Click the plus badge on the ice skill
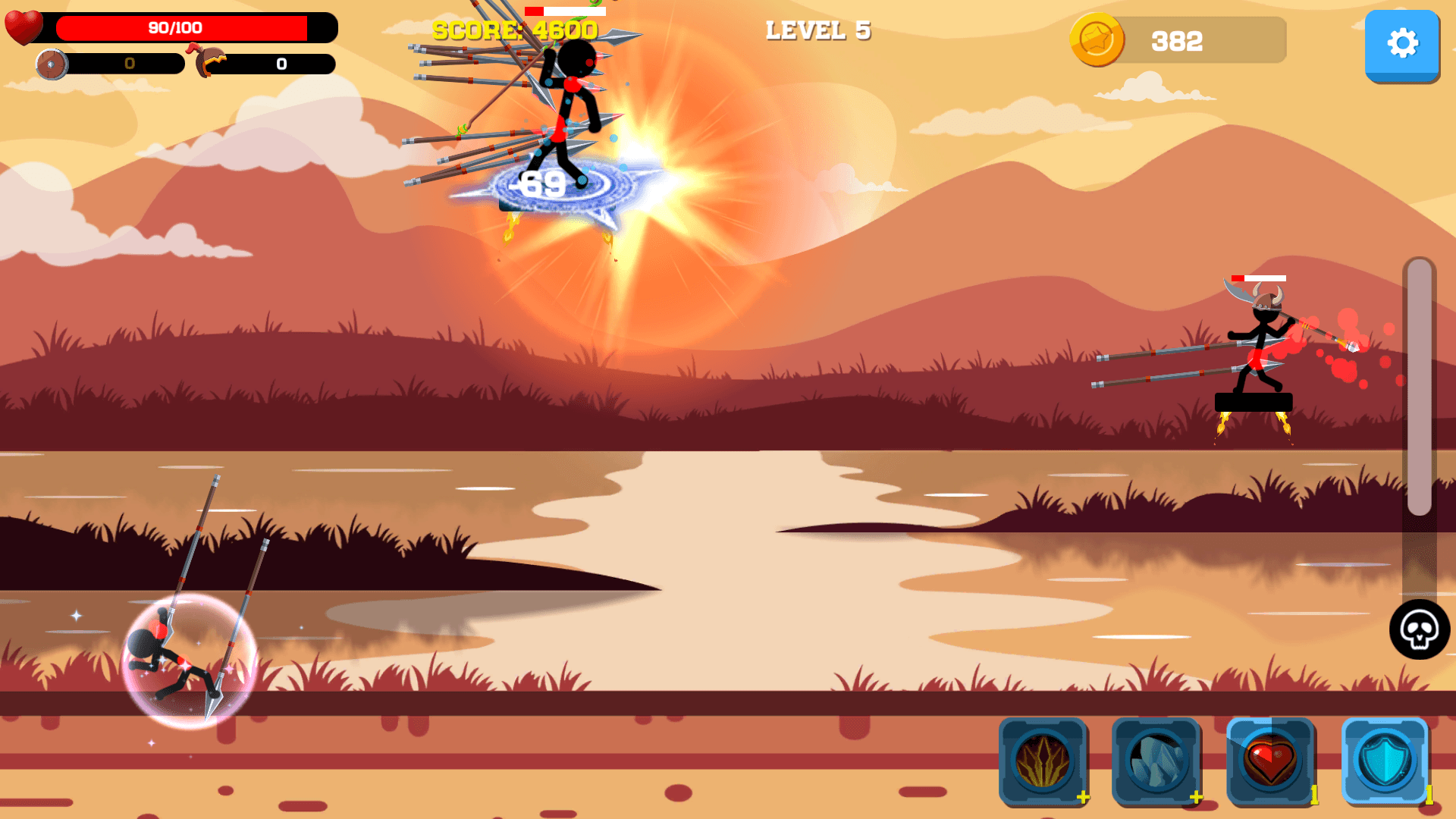1456x819 pixels. pos(1197,796)
